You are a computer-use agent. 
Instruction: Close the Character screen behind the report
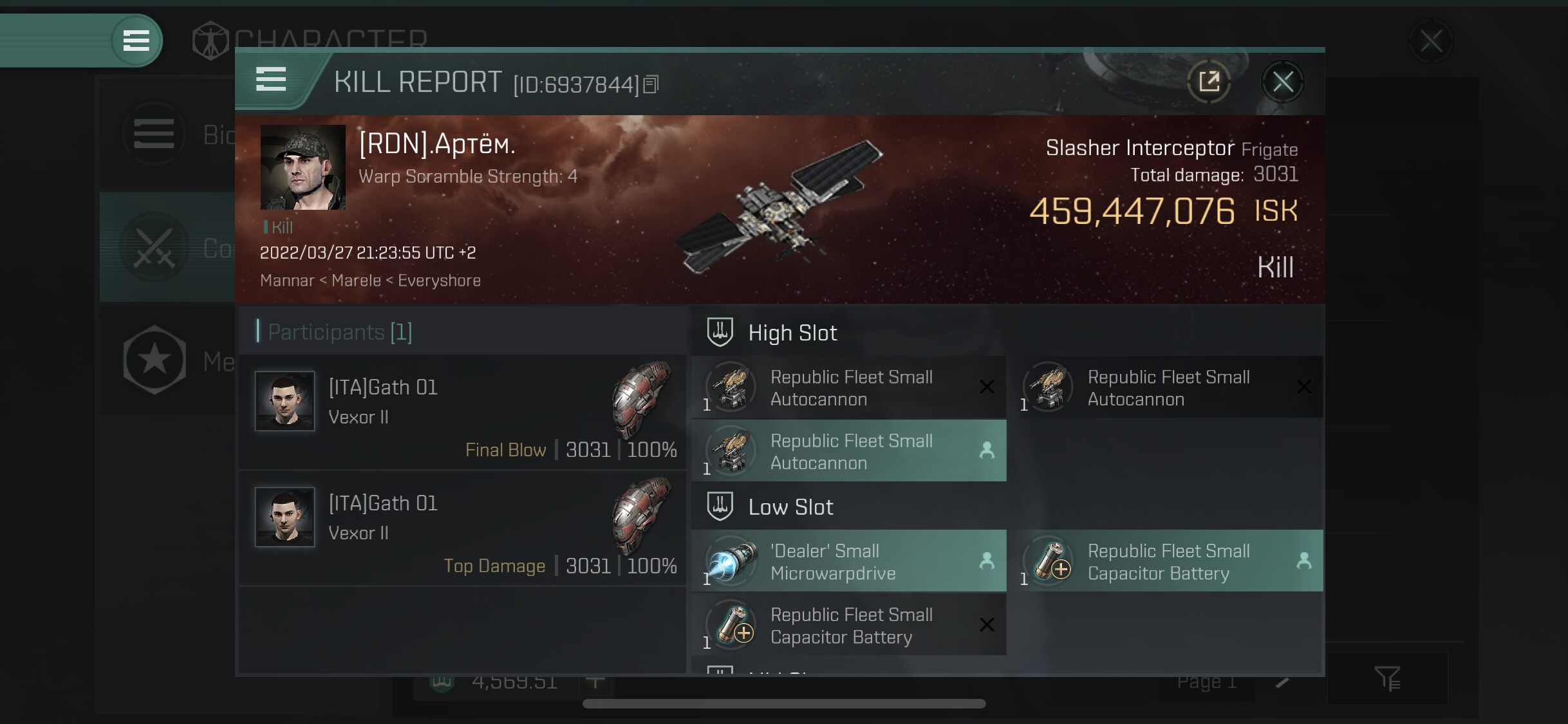point(1431,42)
